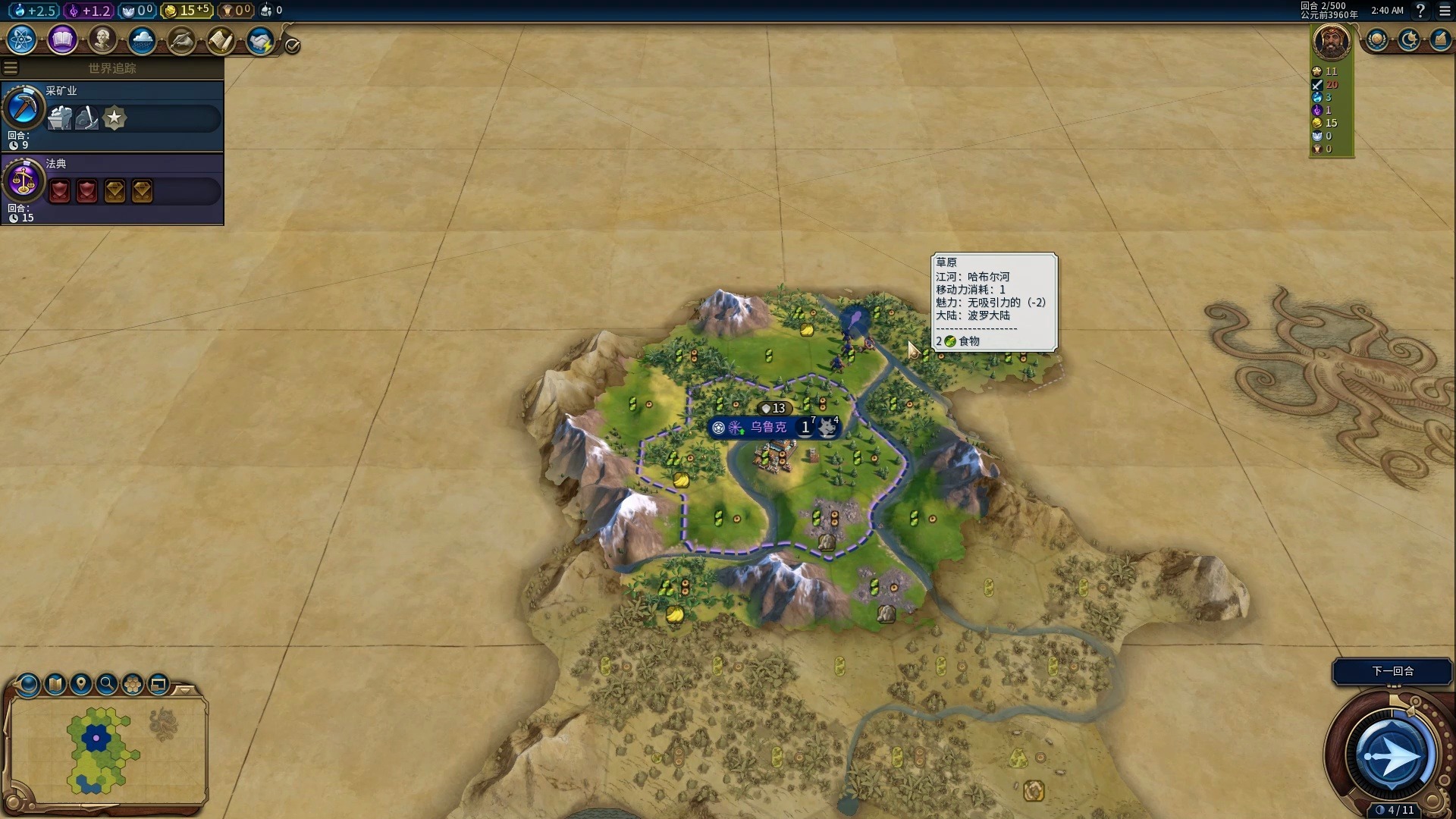Open the leader portrait ribbon

click(x=1331, y=42)
